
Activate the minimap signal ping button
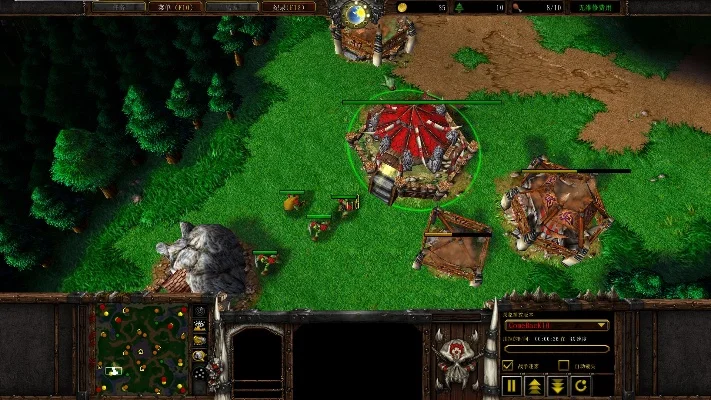point(200,311)
